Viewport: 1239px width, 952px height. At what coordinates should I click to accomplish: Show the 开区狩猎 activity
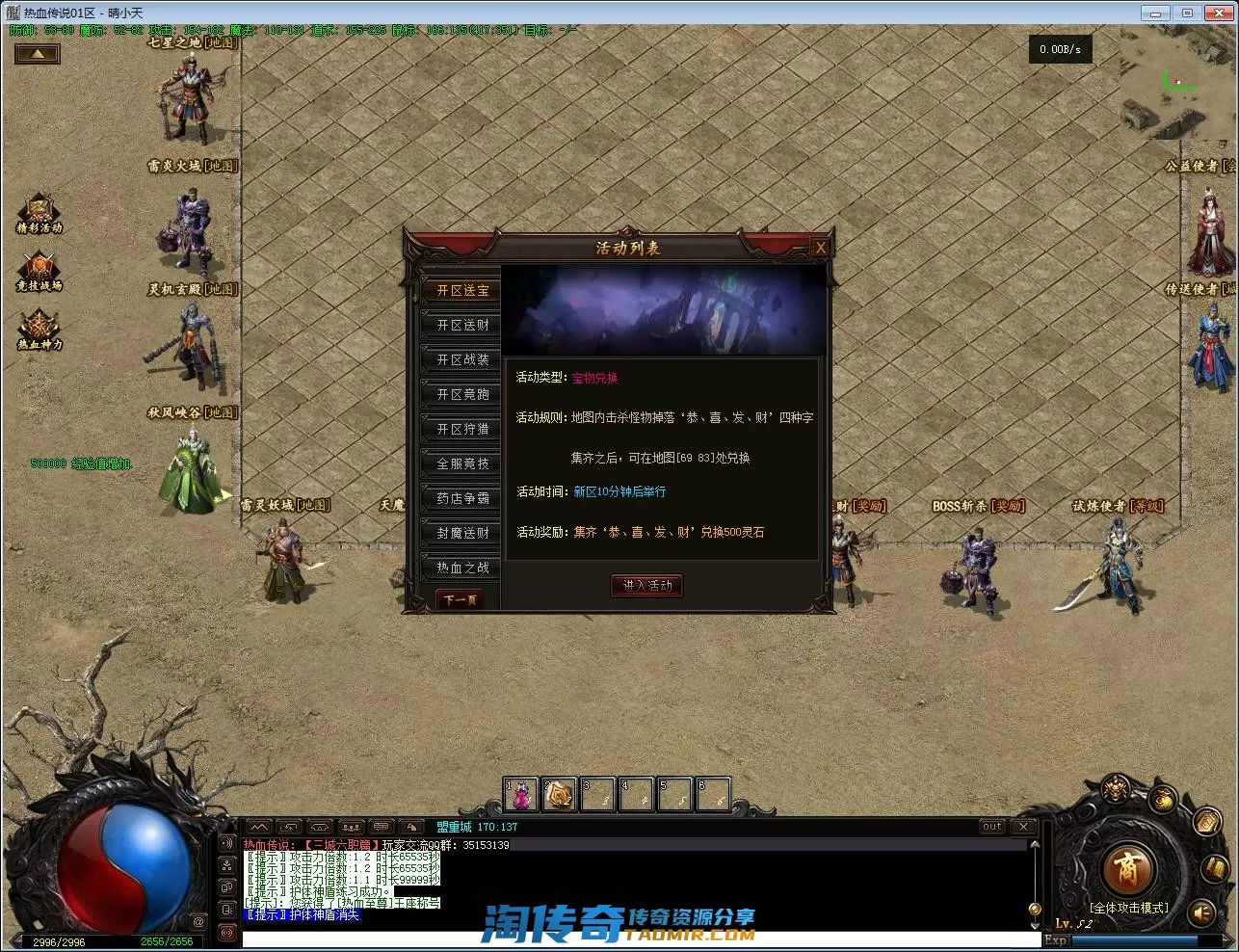coord(462,429)
